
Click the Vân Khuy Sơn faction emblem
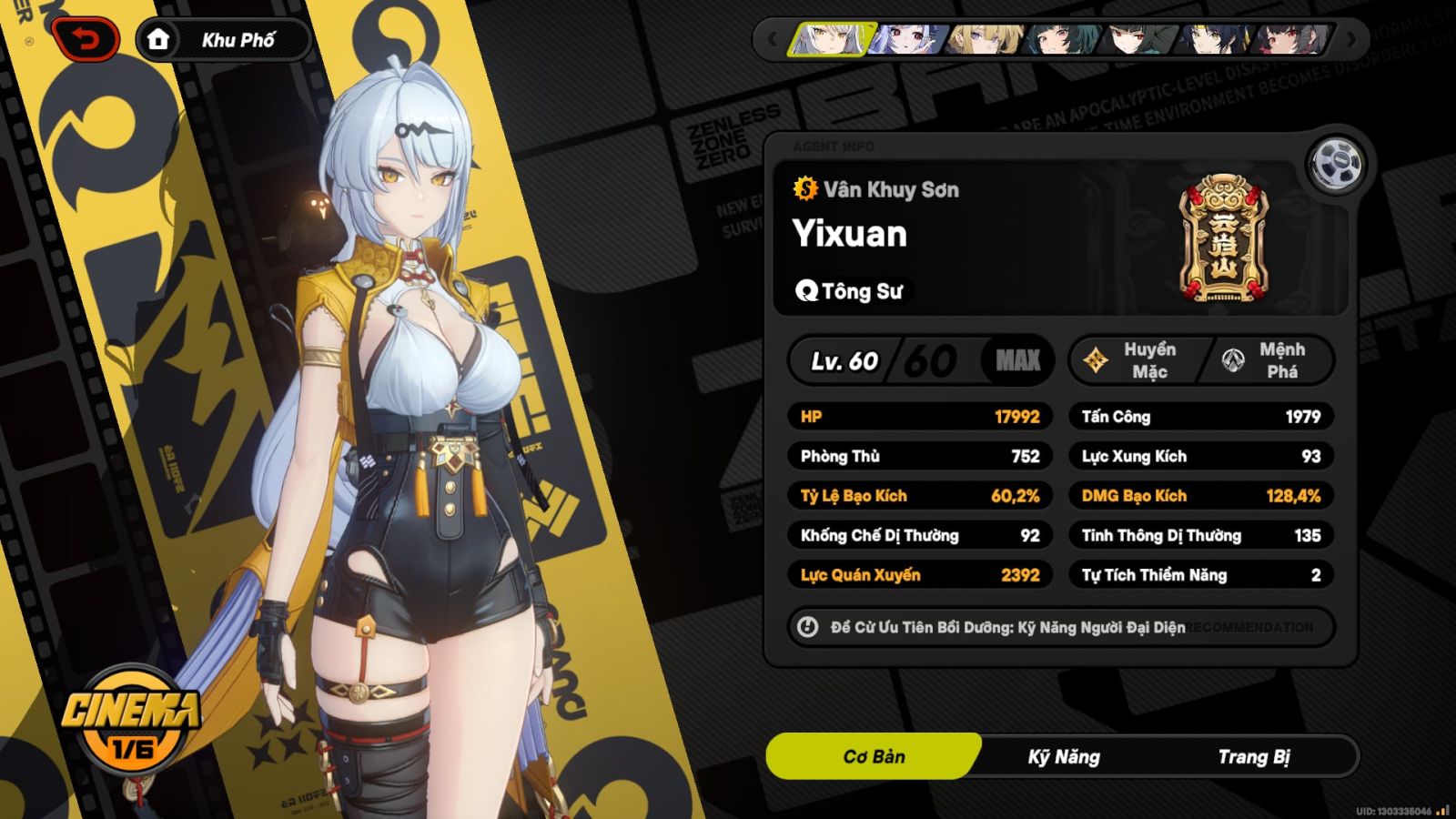click(1223, 238)
